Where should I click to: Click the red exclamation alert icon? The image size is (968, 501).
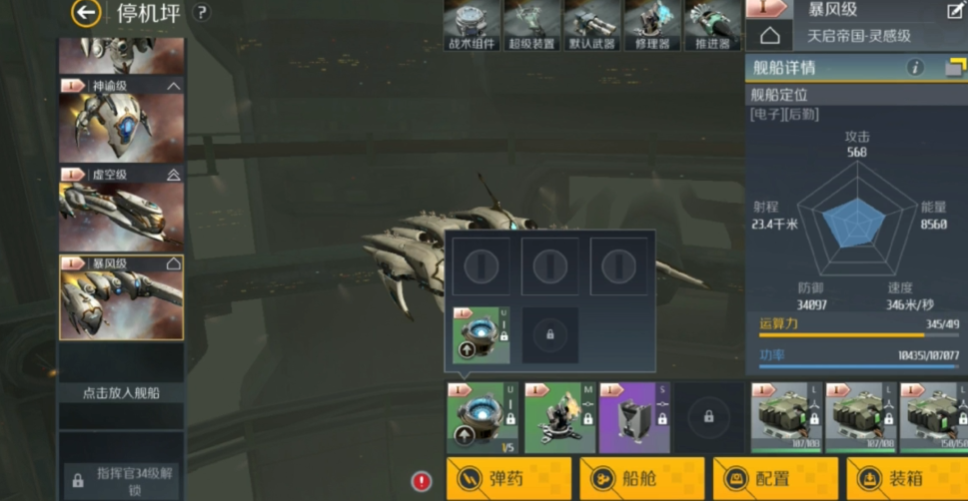tap(422, 481)
